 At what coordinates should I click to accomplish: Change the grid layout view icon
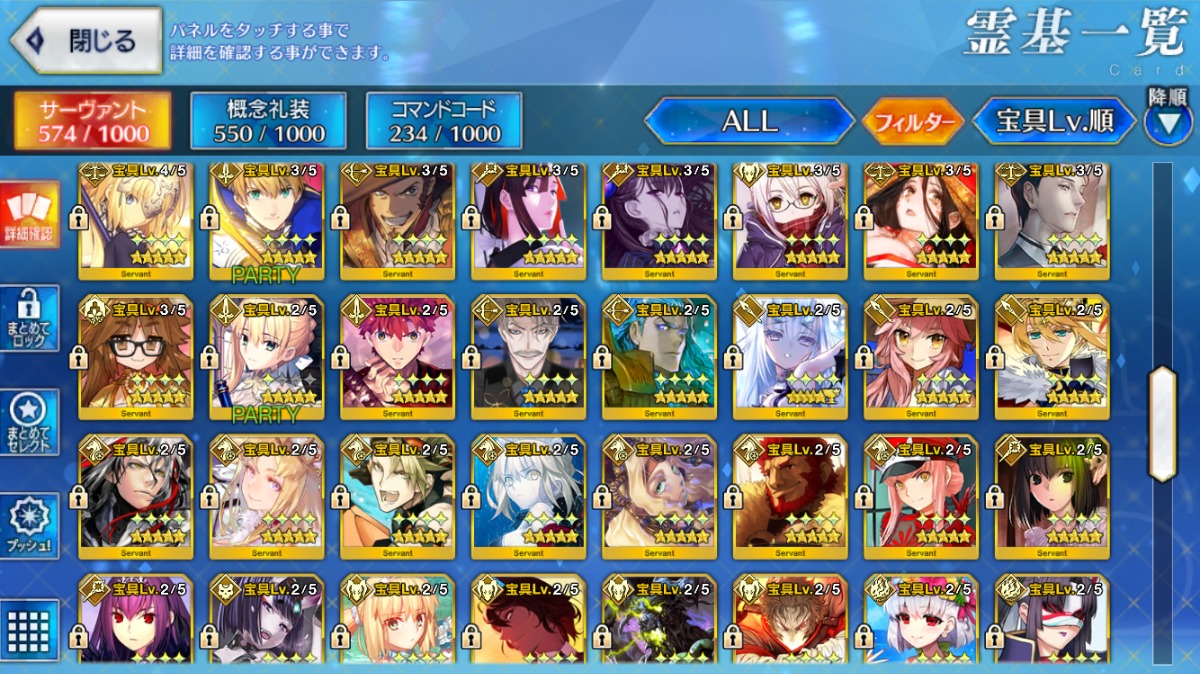coord(28,628)
